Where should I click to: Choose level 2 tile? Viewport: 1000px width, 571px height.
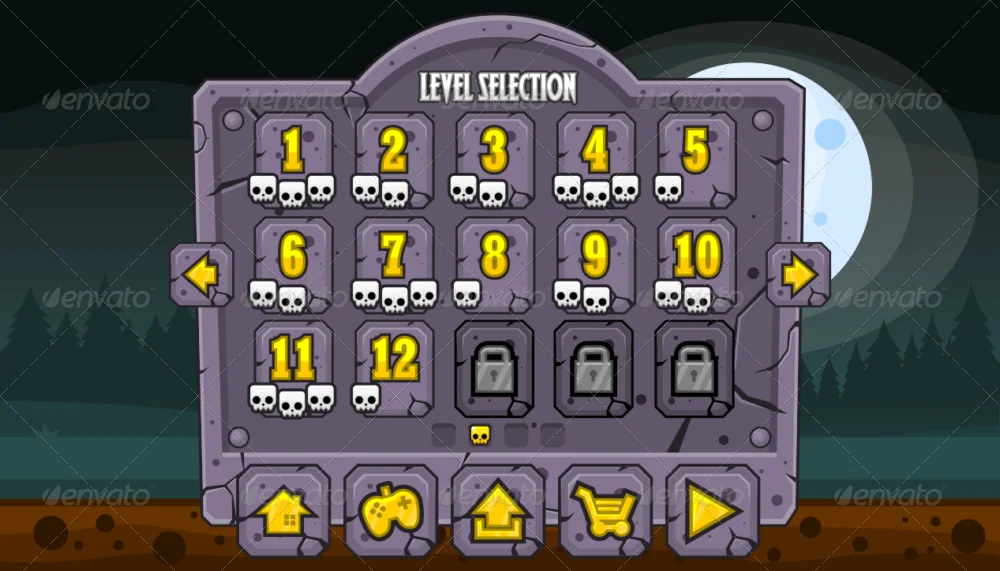tap(394, 158)
